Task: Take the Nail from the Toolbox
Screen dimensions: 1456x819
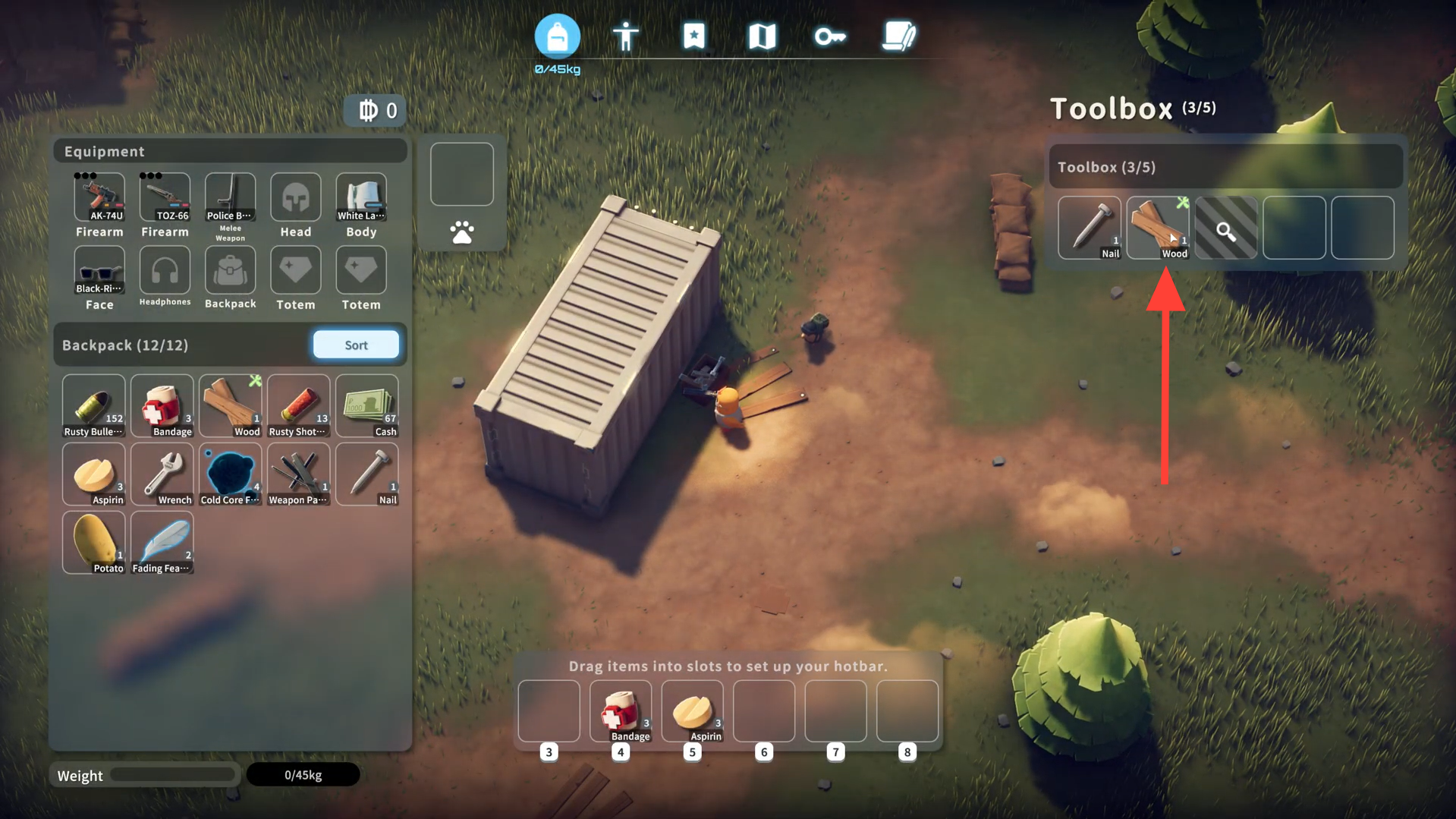Action: point(1090,228)
